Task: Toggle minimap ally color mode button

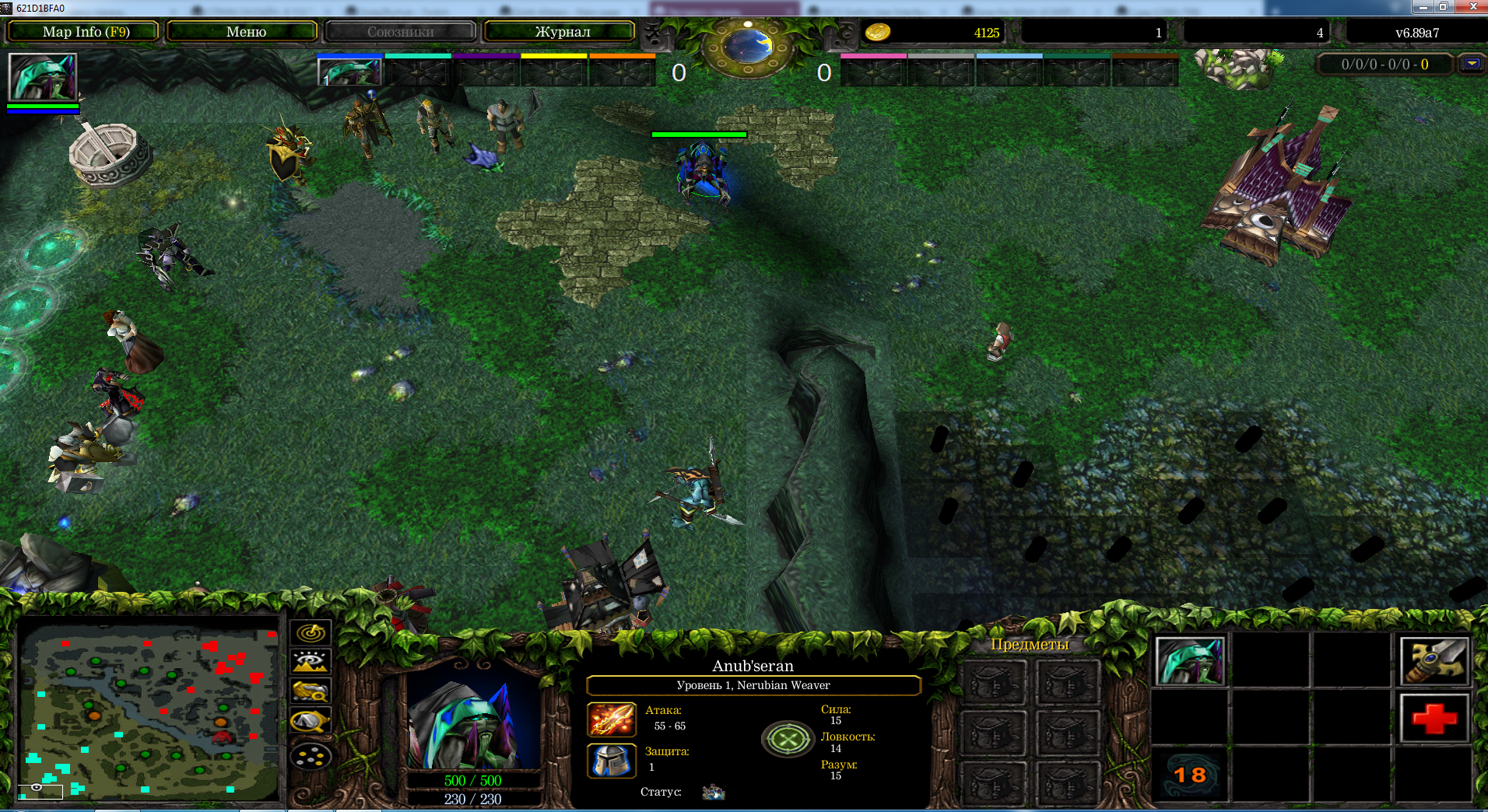Action: pos(311,691)
